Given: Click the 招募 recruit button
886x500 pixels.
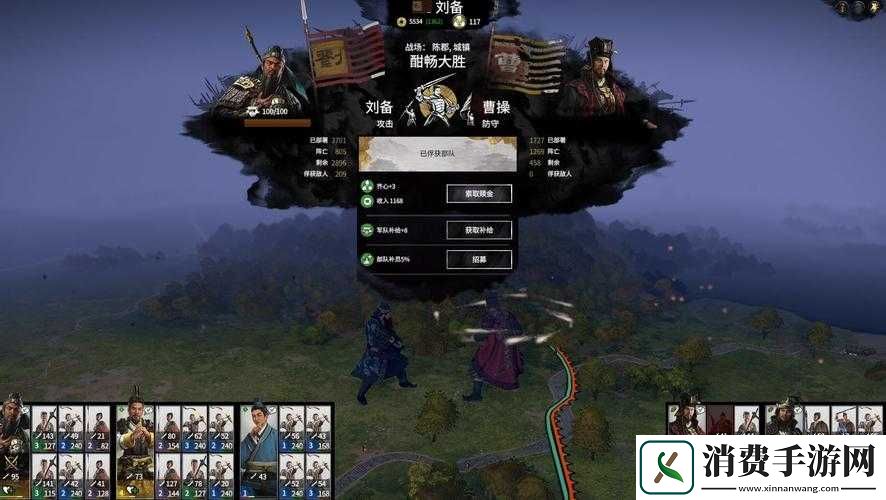Looking at the screenshot, I should tap(479, 260).
